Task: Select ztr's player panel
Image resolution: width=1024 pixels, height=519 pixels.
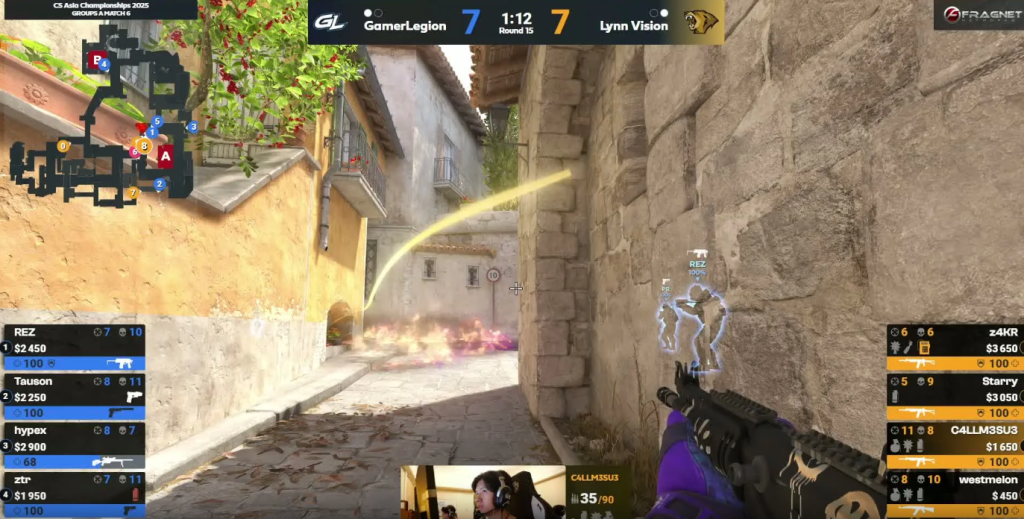Action: pyautogui.click(x=74, y=494)
